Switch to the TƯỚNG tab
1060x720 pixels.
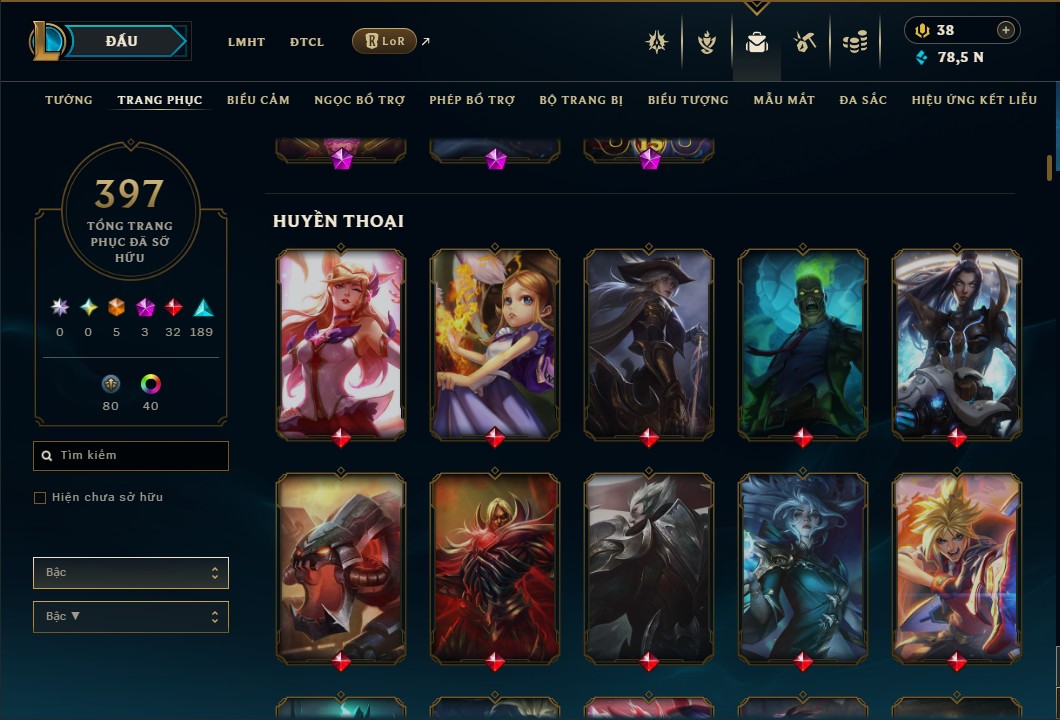(69, 100)
